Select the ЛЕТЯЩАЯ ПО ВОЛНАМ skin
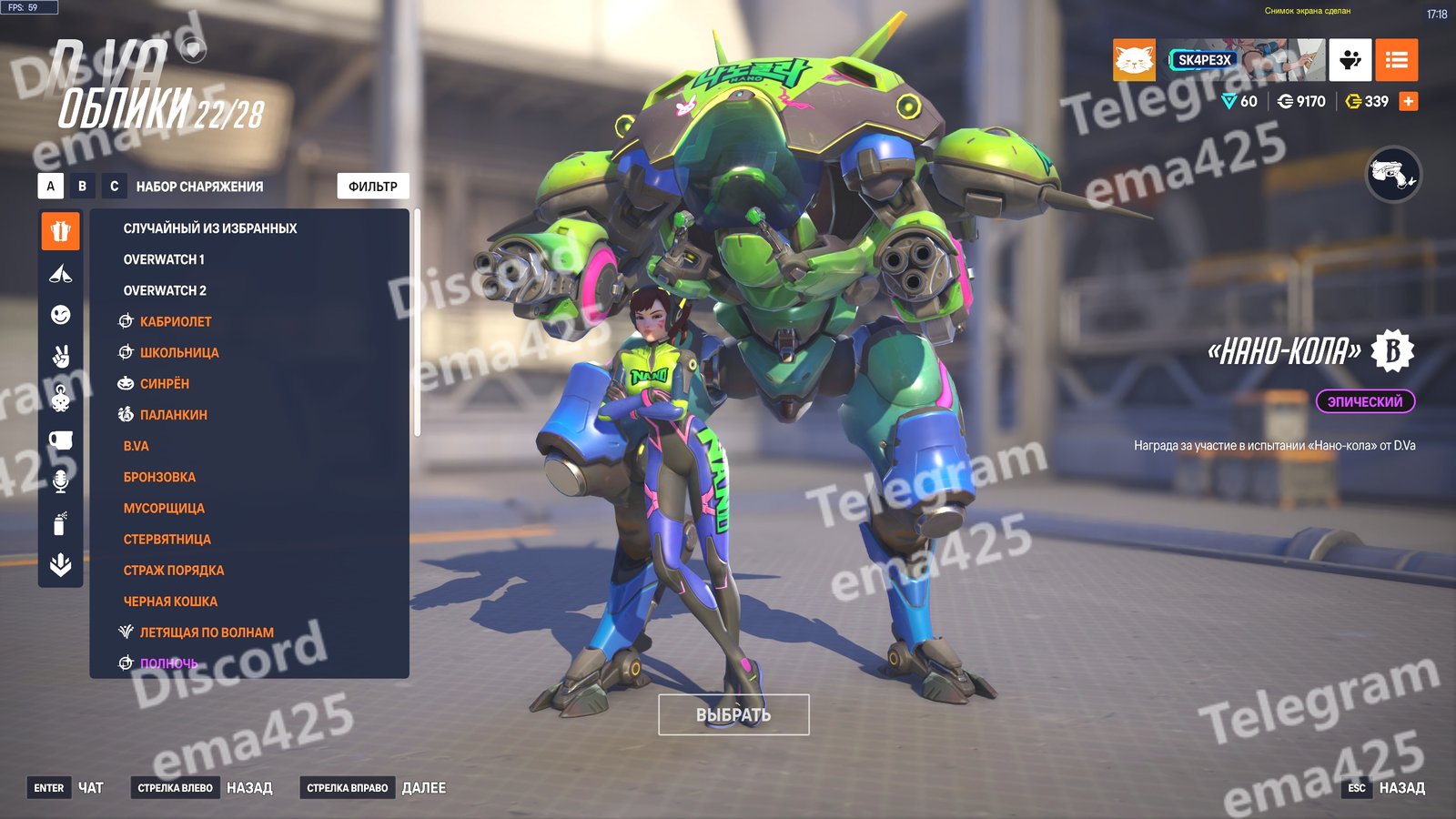 coord(207,632)
